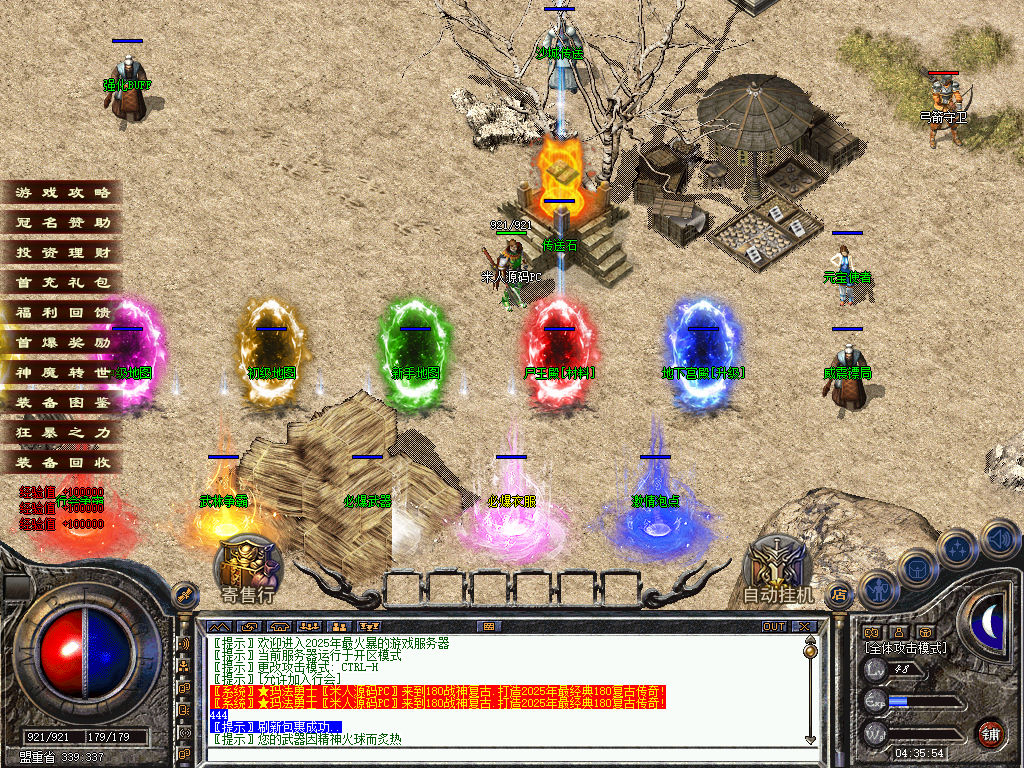Open the 福利回馈 welfare rewards menu
The image size is (1024, 768).
pos(62,313)
